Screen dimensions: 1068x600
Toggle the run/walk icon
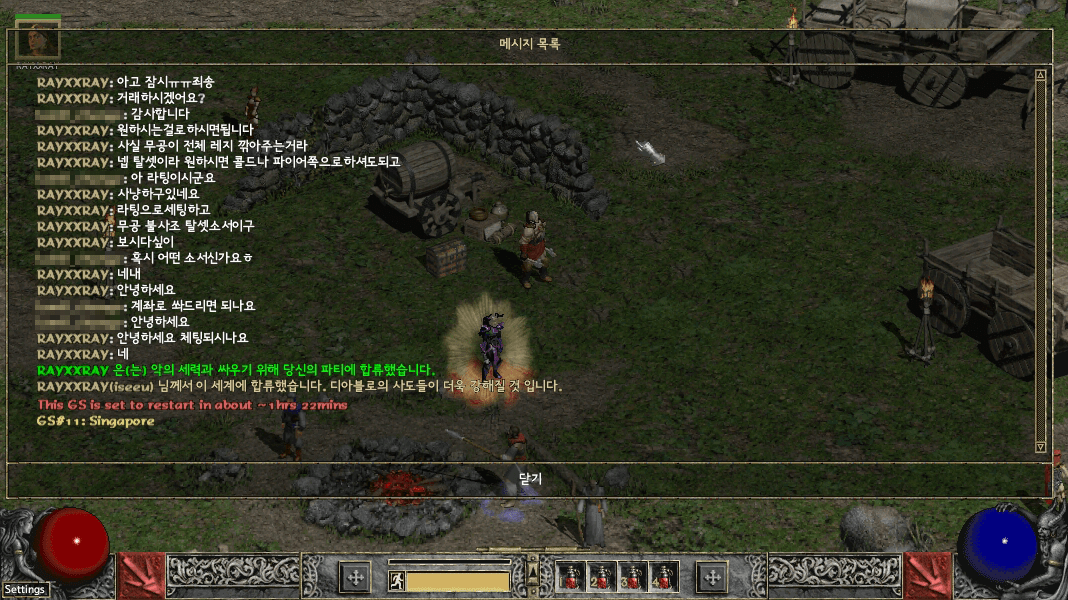(x=396, y=580)
